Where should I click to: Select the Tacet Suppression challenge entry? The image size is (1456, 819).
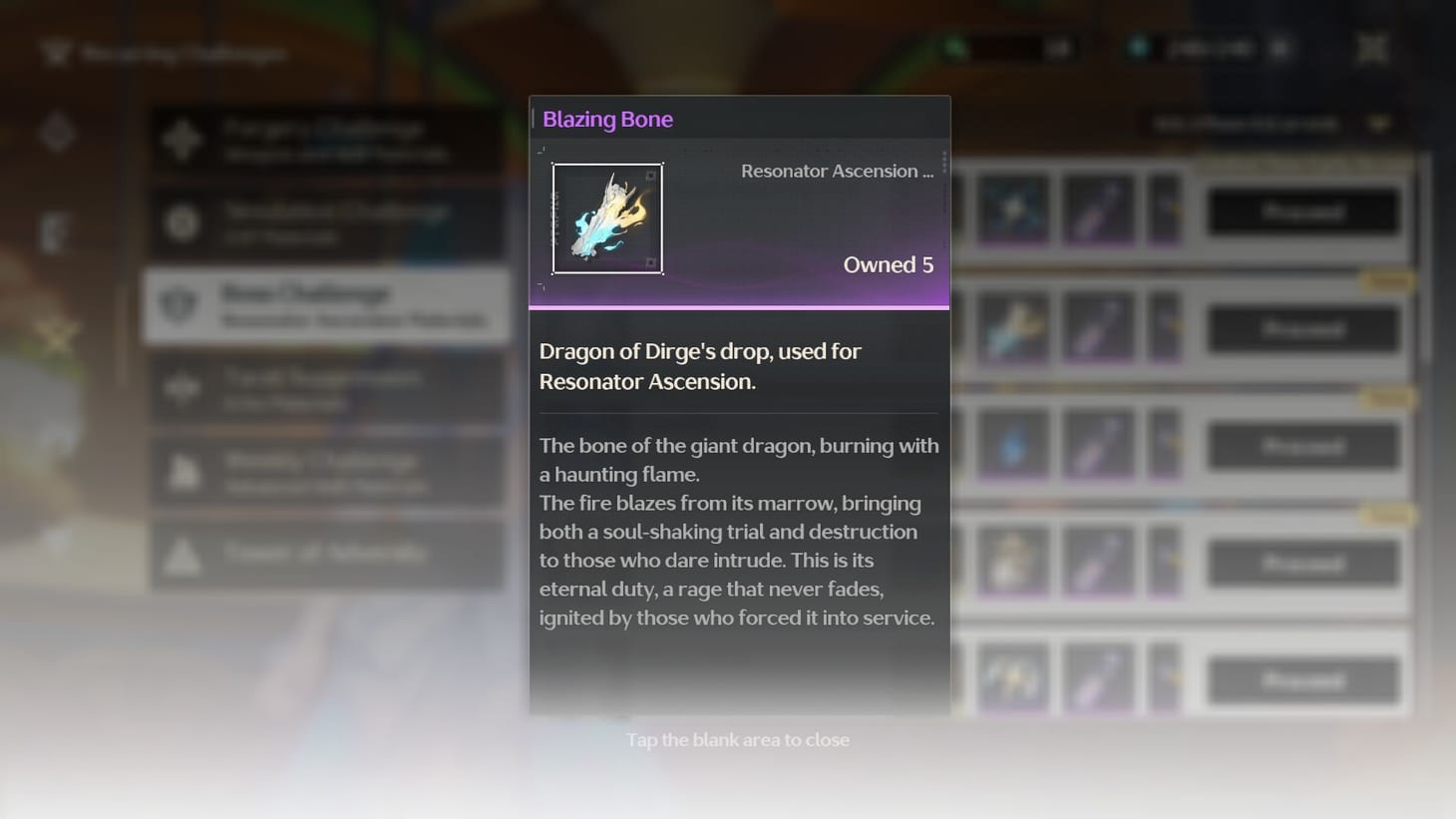tap(327, 388)
